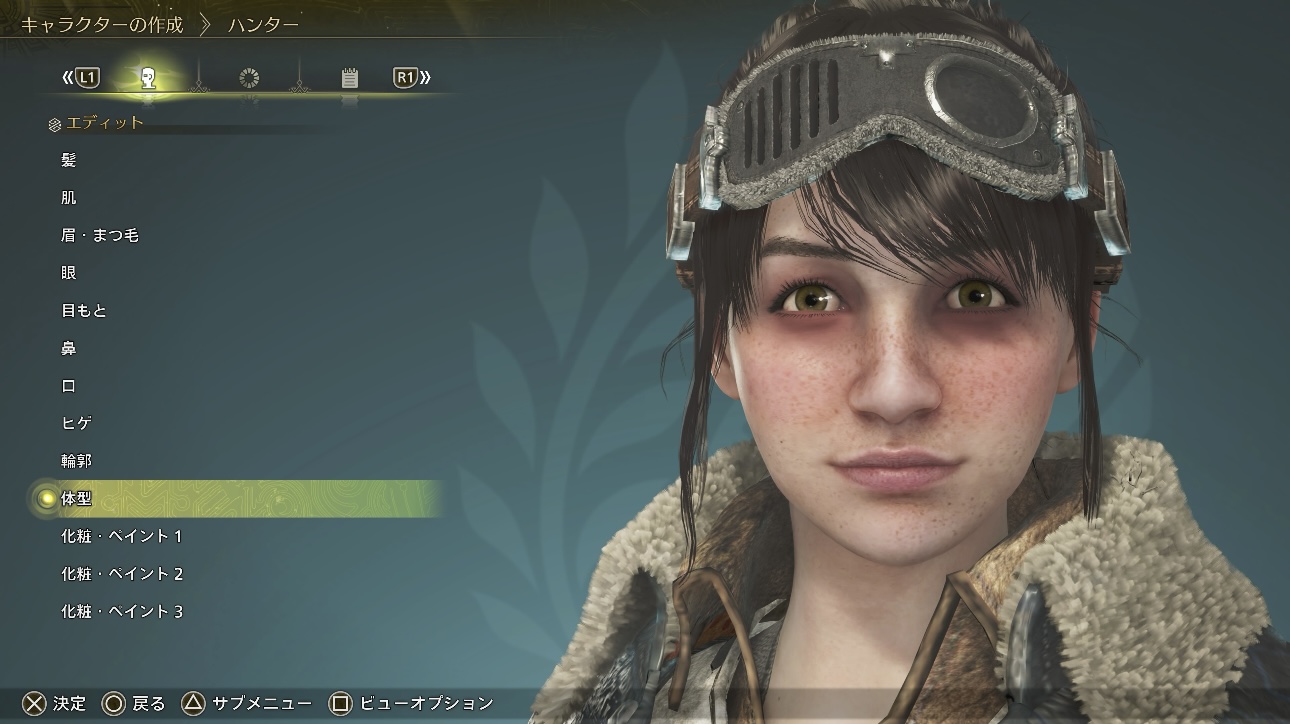This screenshot has width=1290, height=724.
Task: Select the highlighted 体型 entry
Action: [77, 498]
